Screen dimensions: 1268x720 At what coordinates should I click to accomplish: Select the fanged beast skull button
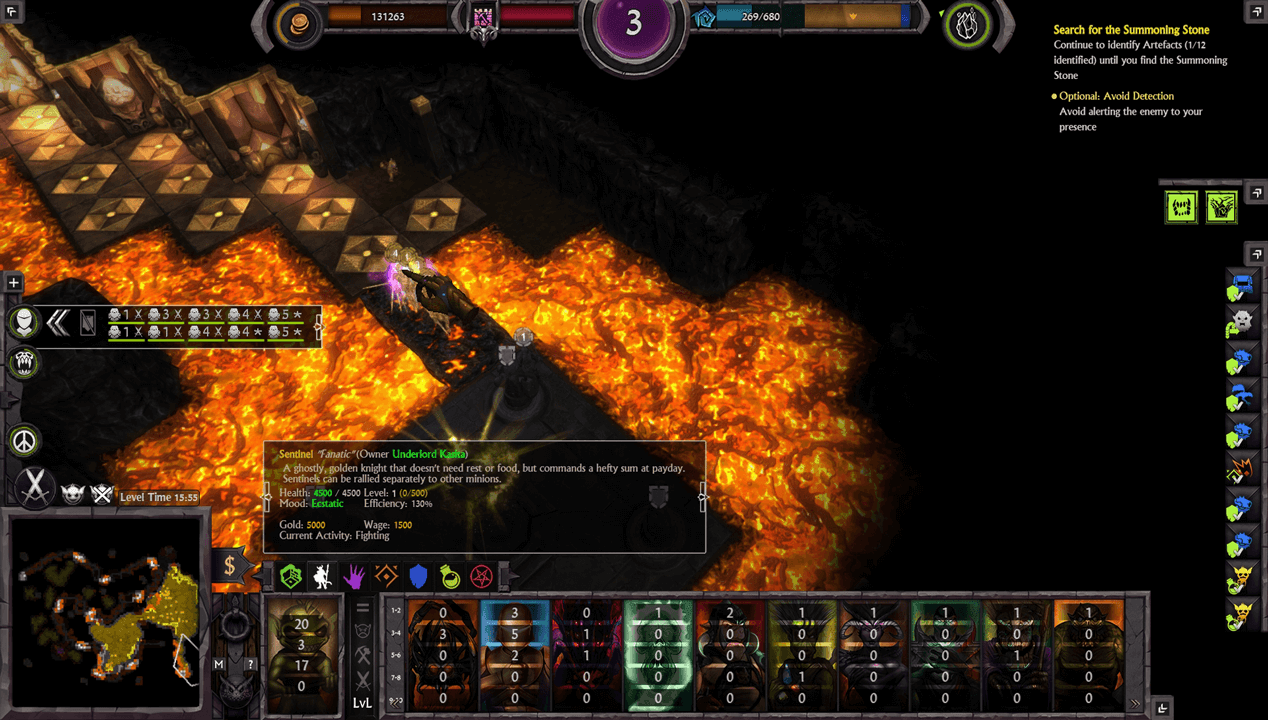25,362
